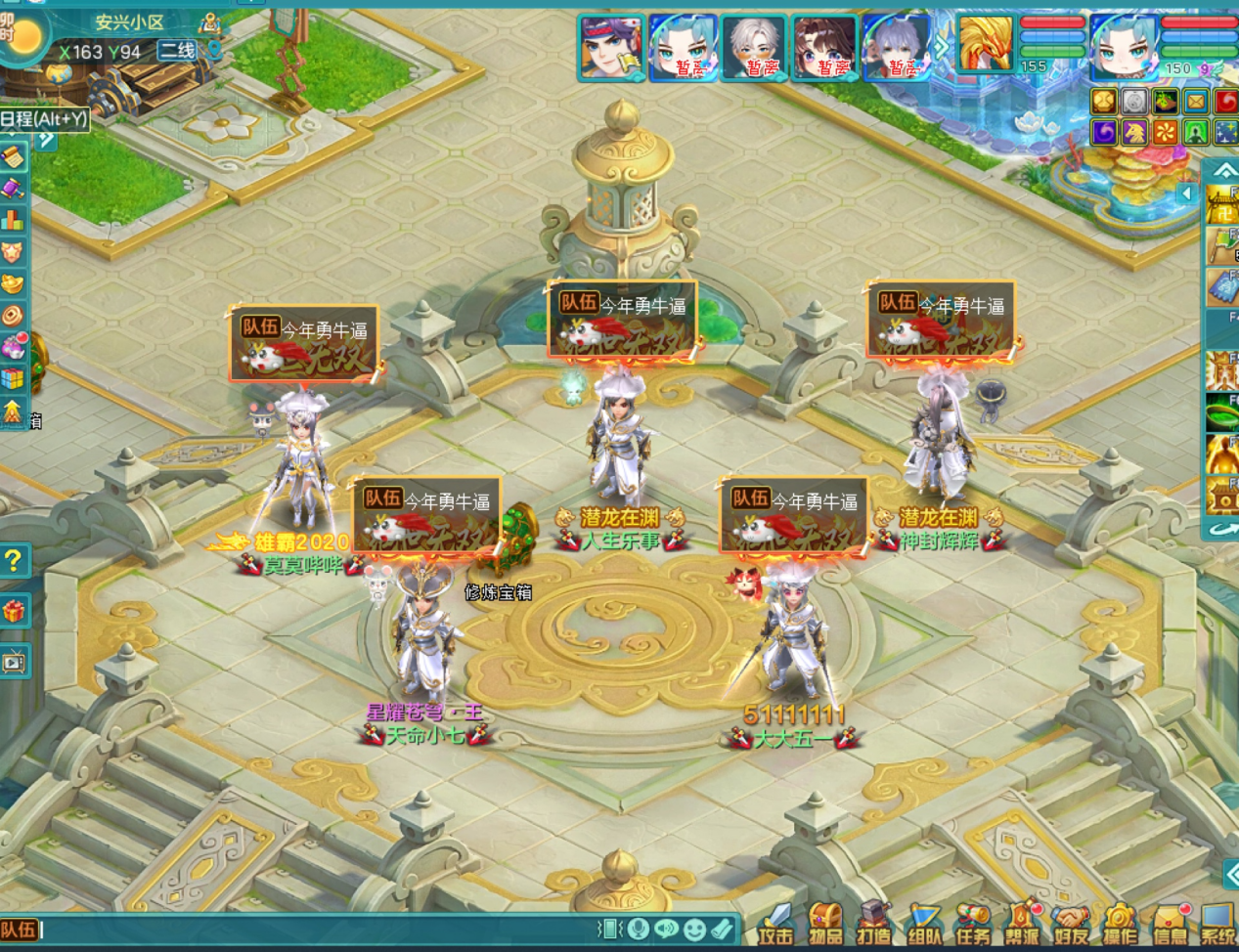Screen dimensions: 1239x952
Task: Open the 好友 friends list
Action: (1072, 925)
